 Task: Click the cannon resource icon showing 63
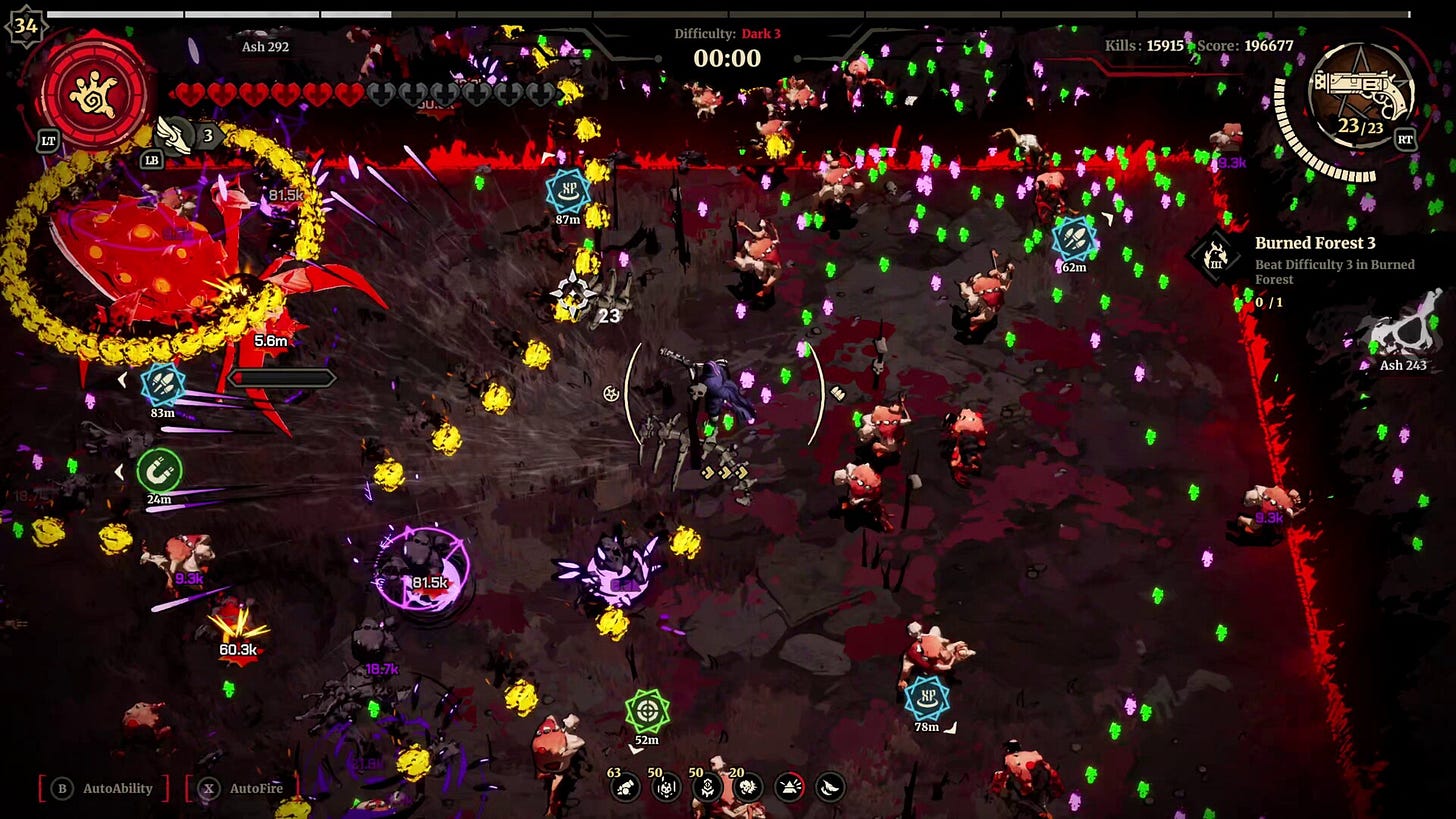click(624, 788)
